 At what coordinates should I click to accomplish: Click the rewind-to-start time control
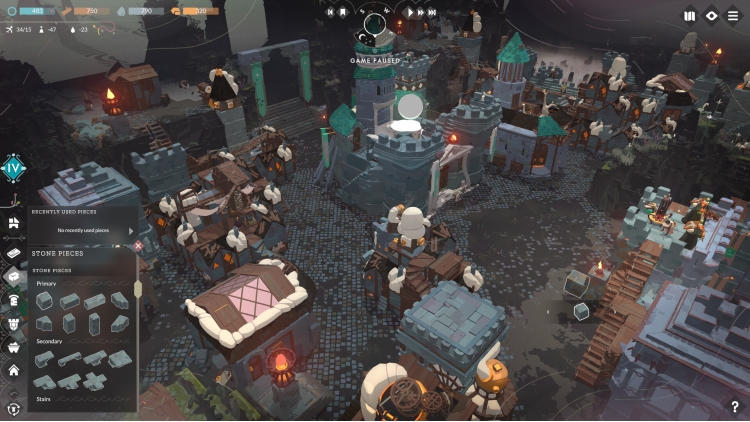[x=329, y=13]
